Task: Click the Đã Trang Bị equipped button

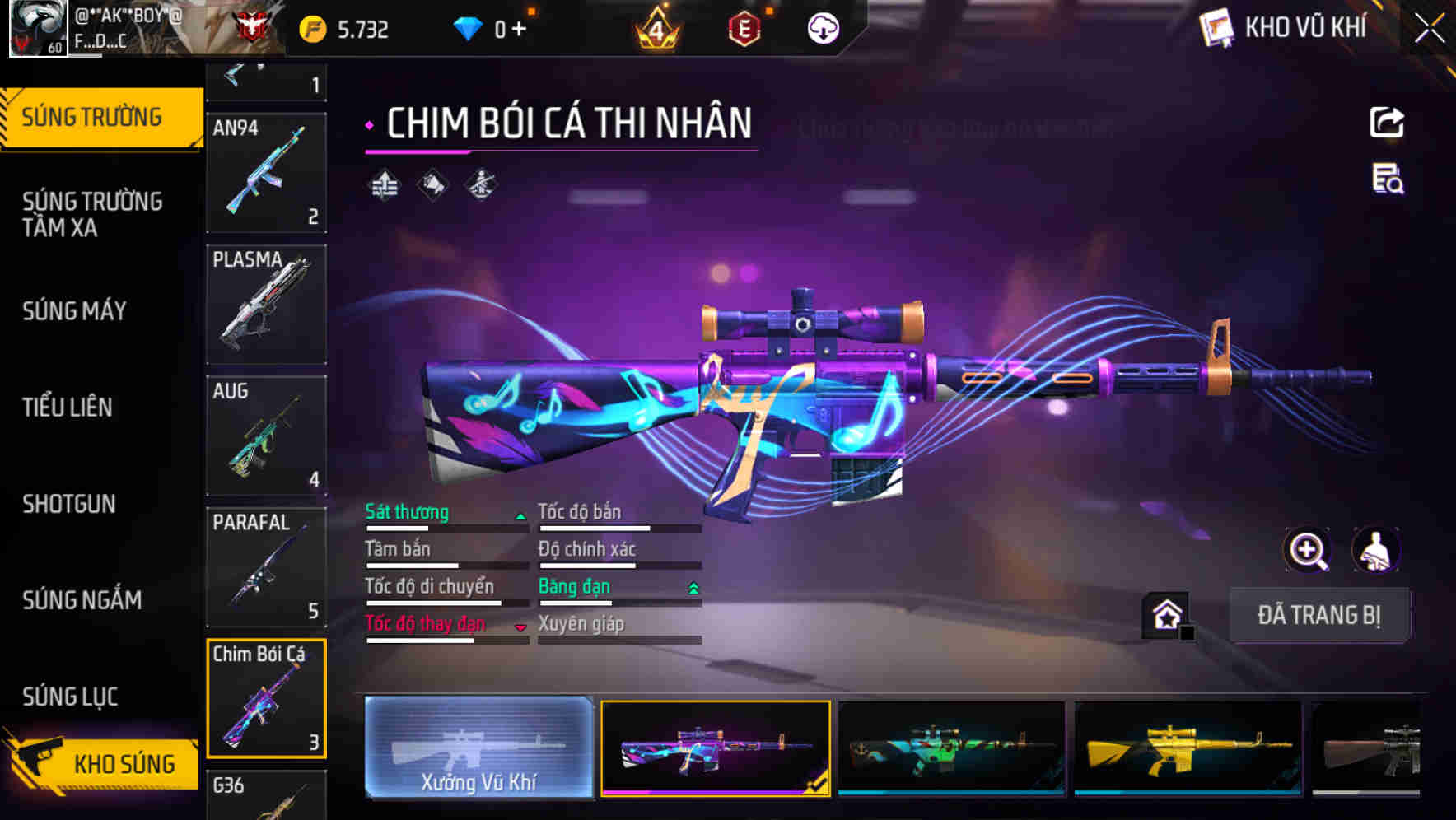Action: tap(1318, 615)
